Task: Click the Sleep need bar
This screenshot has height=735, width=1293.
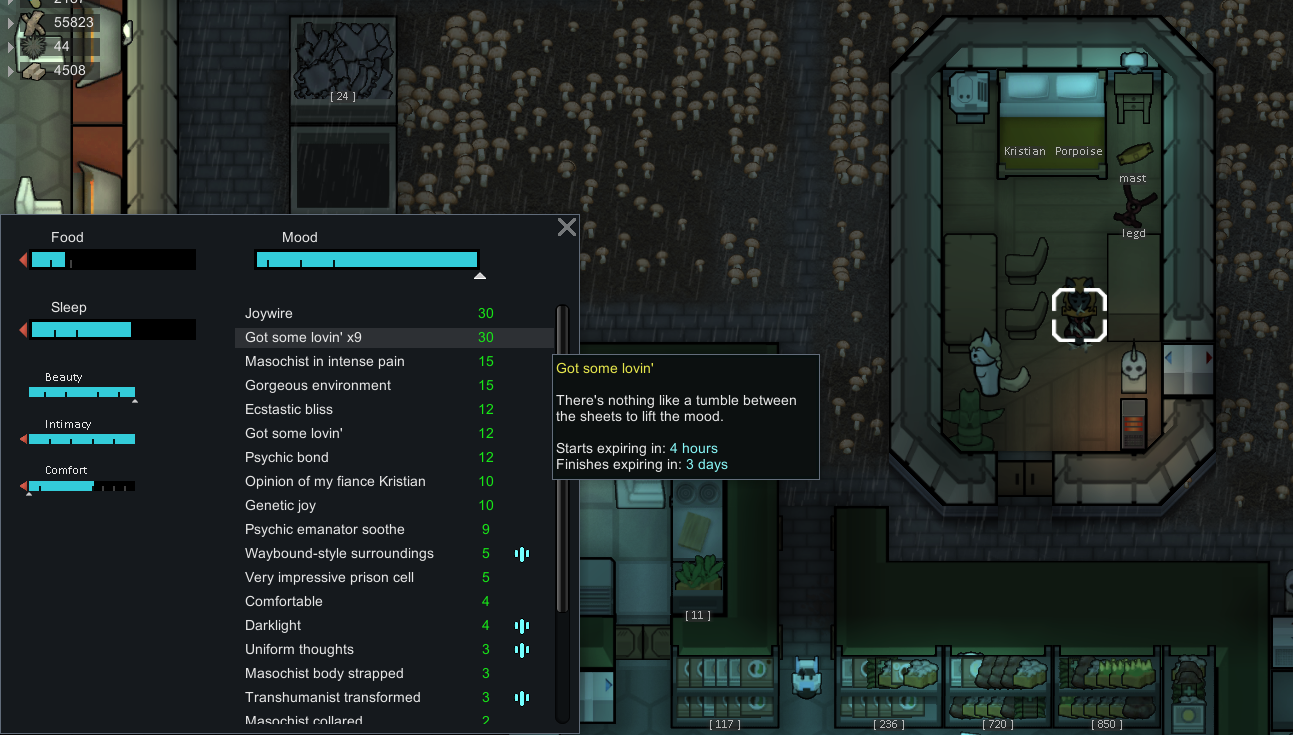Action: click(112, 330)
